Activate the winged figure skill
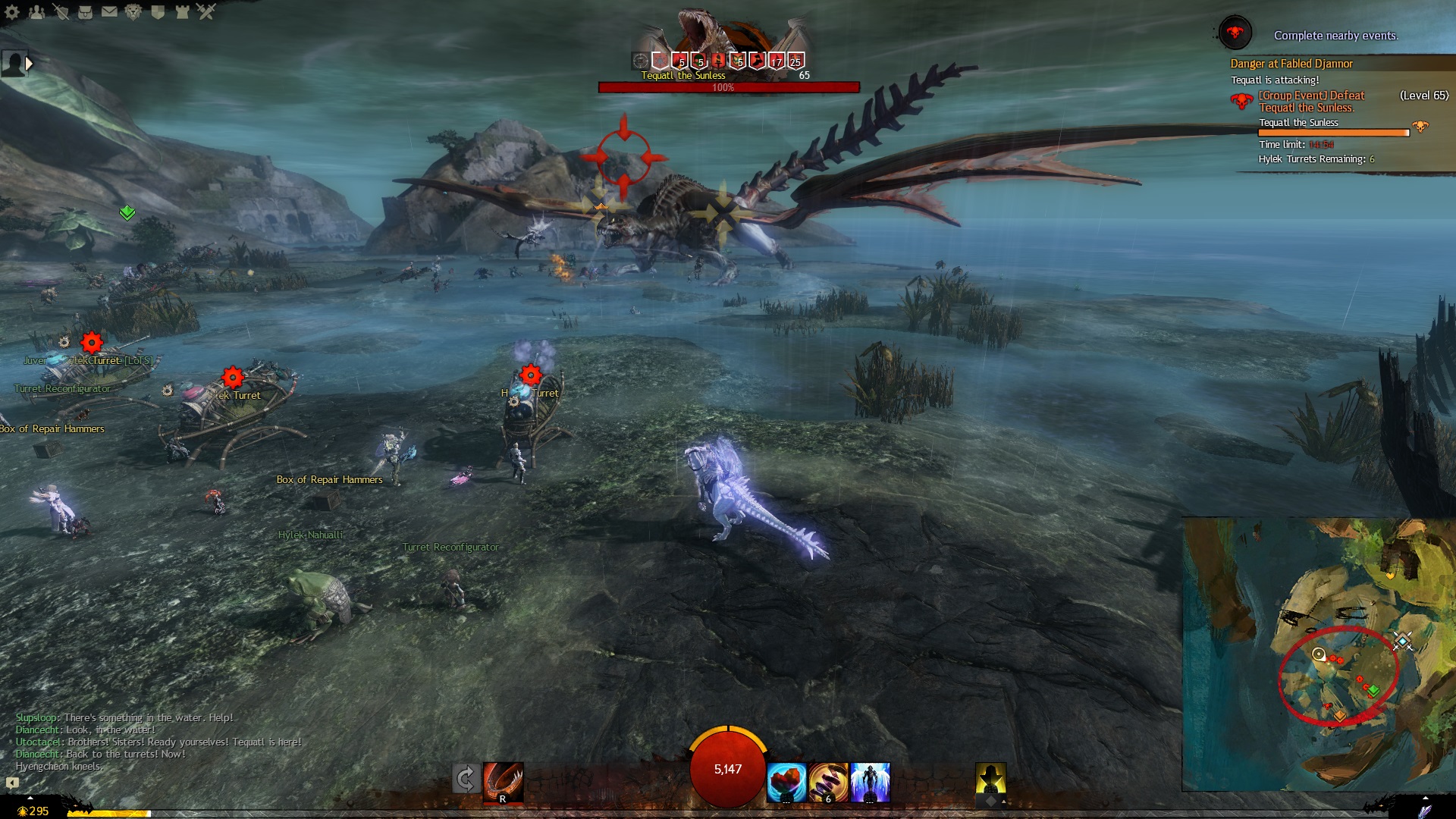Viewport: 1456px width, 819px height. [871, 782]
